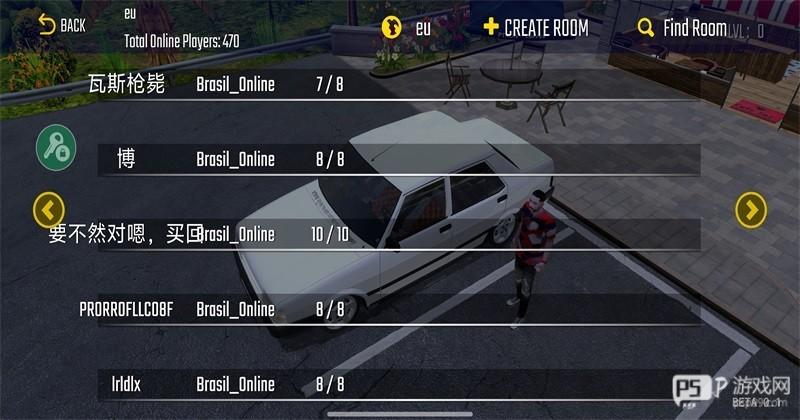Image resolution: width=800 pixels, height=420 pixels.
Task: Change the eu server region
Action: click(406, 28)
